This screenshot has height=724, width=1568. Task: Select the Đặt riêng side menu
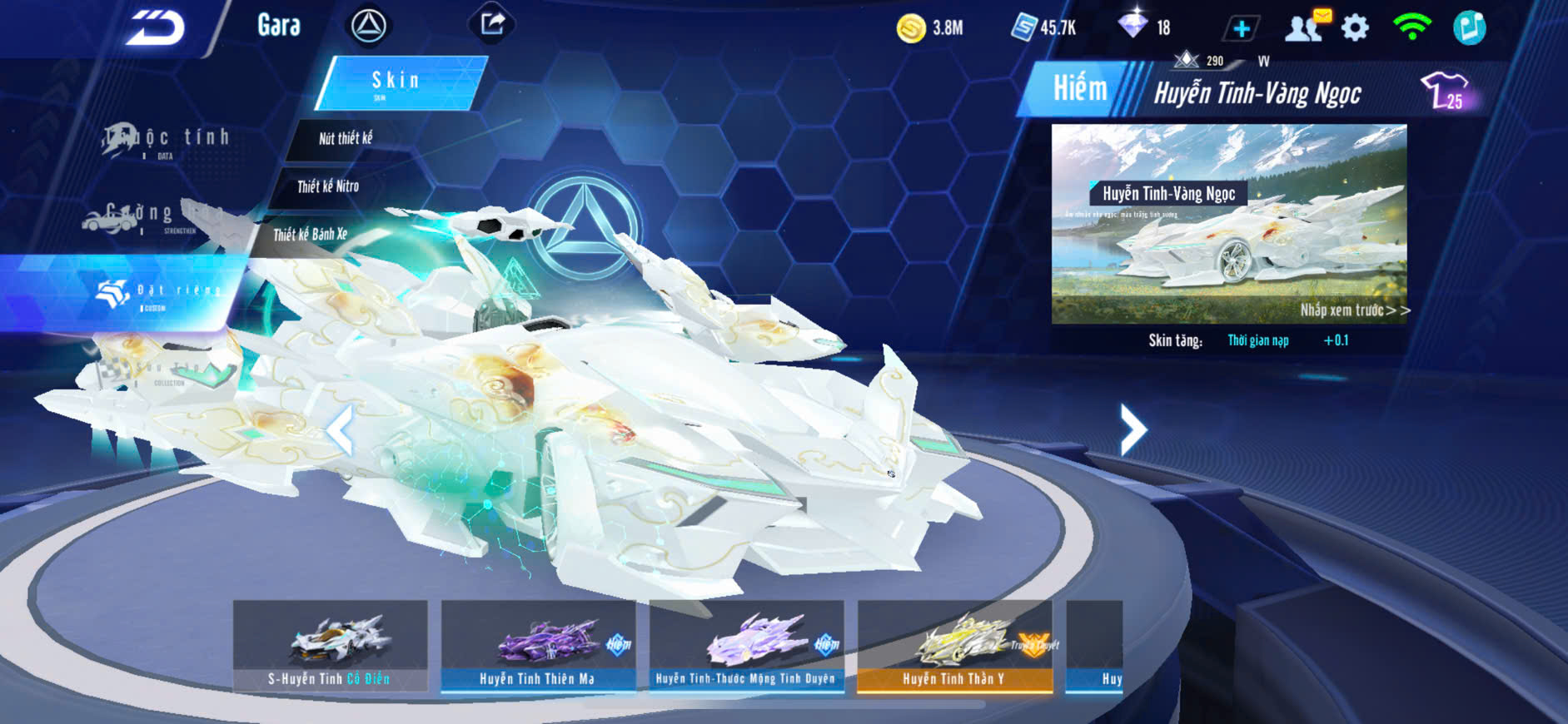[158, 292]
